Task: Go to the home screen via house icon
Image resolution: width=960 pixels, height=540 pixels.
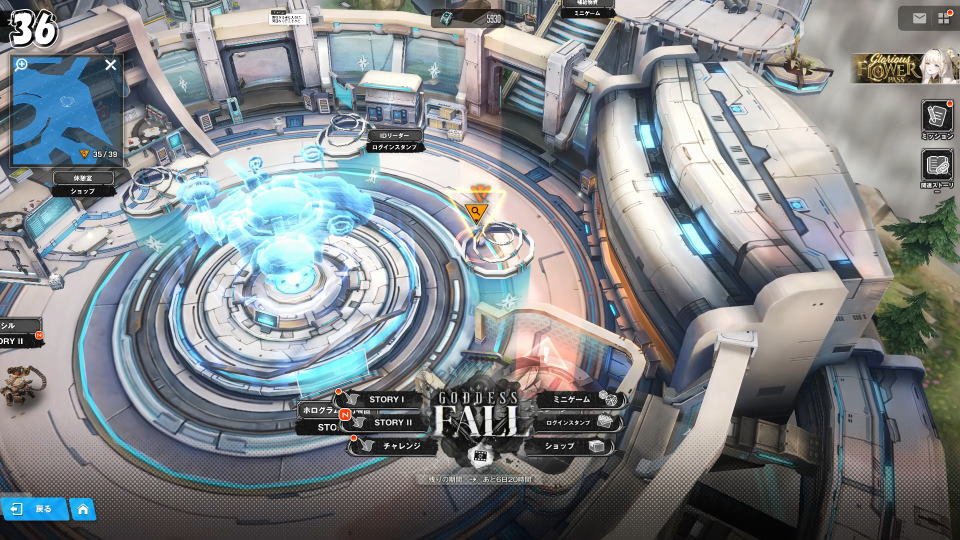Action: point(83,509)
